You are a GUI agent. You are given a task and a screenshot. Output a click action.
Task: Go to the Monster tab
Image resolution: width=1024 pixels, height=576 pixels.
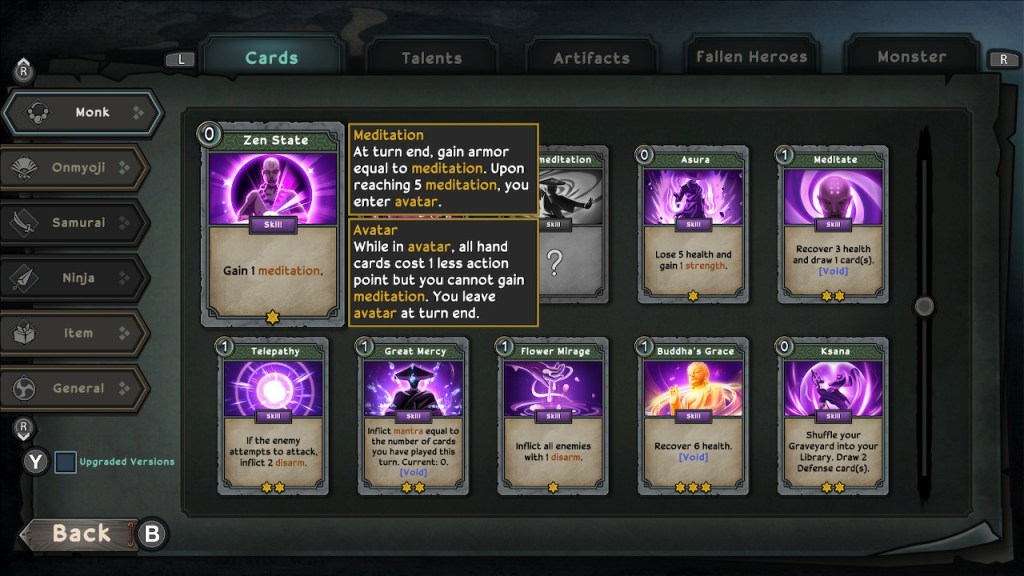coord(911,57)
